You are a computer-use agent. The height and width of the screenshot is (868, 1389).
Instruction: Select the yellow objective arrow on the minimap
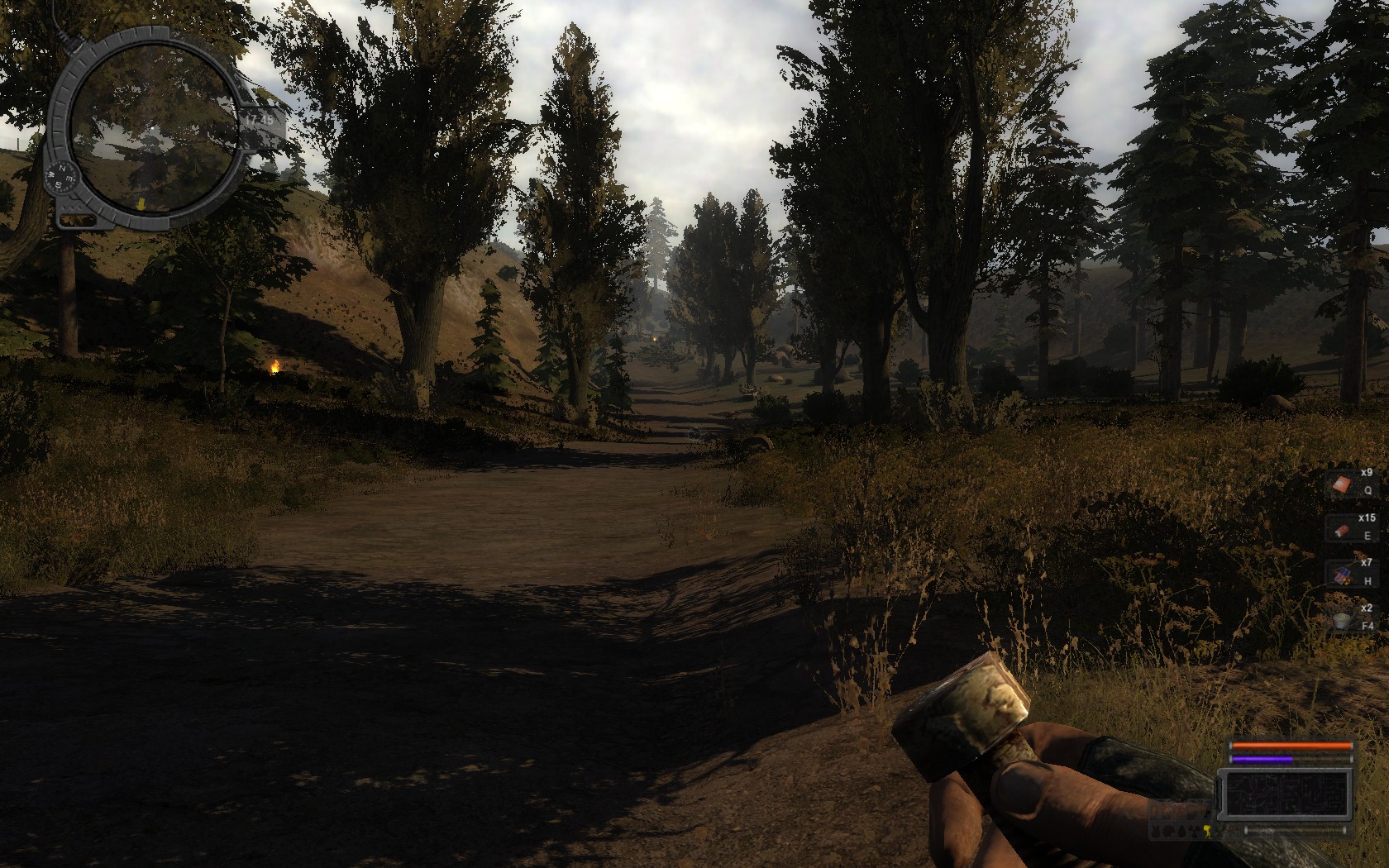(x=142, y=203)
